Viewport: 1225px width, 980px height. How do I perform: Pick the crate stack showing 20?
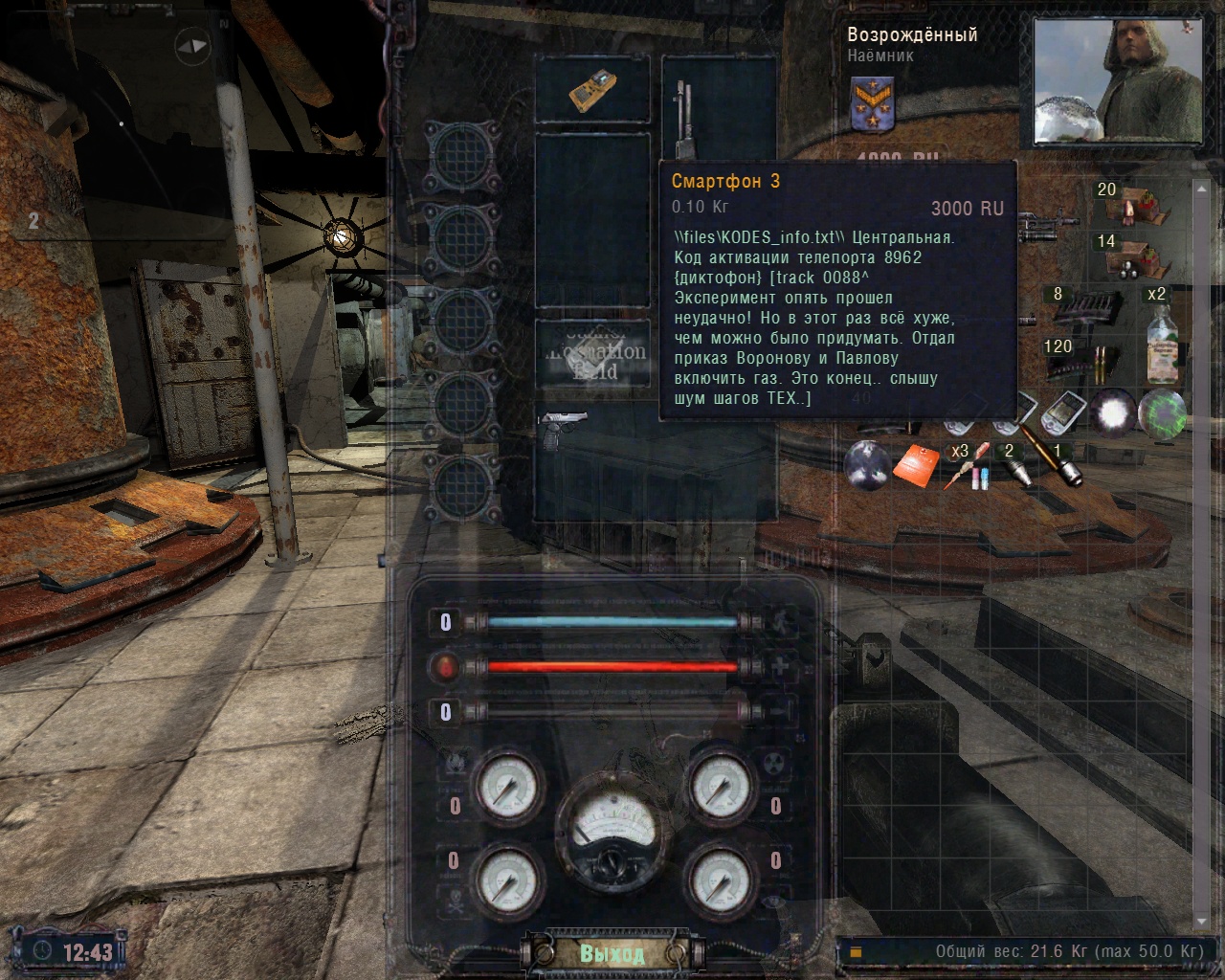click(x=1135, y=204)
